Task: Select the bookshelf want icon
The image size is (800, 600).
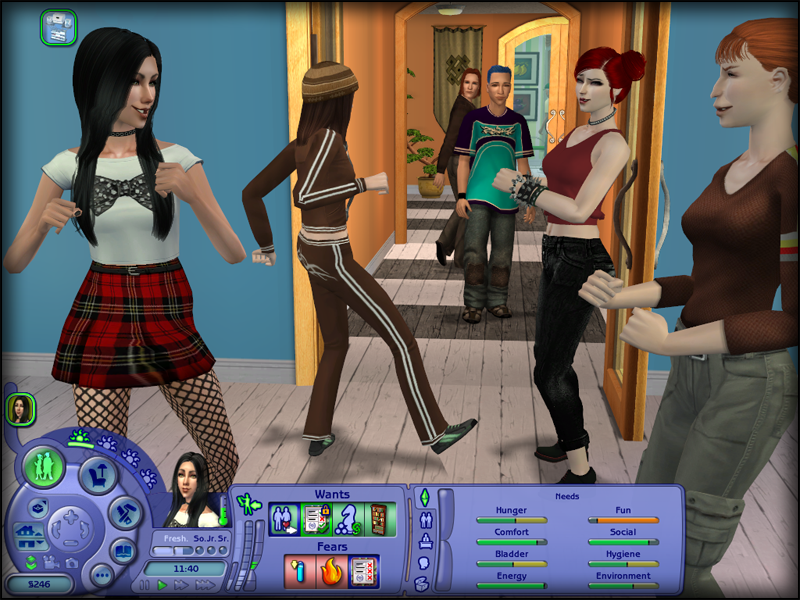Action: (378, 521)
